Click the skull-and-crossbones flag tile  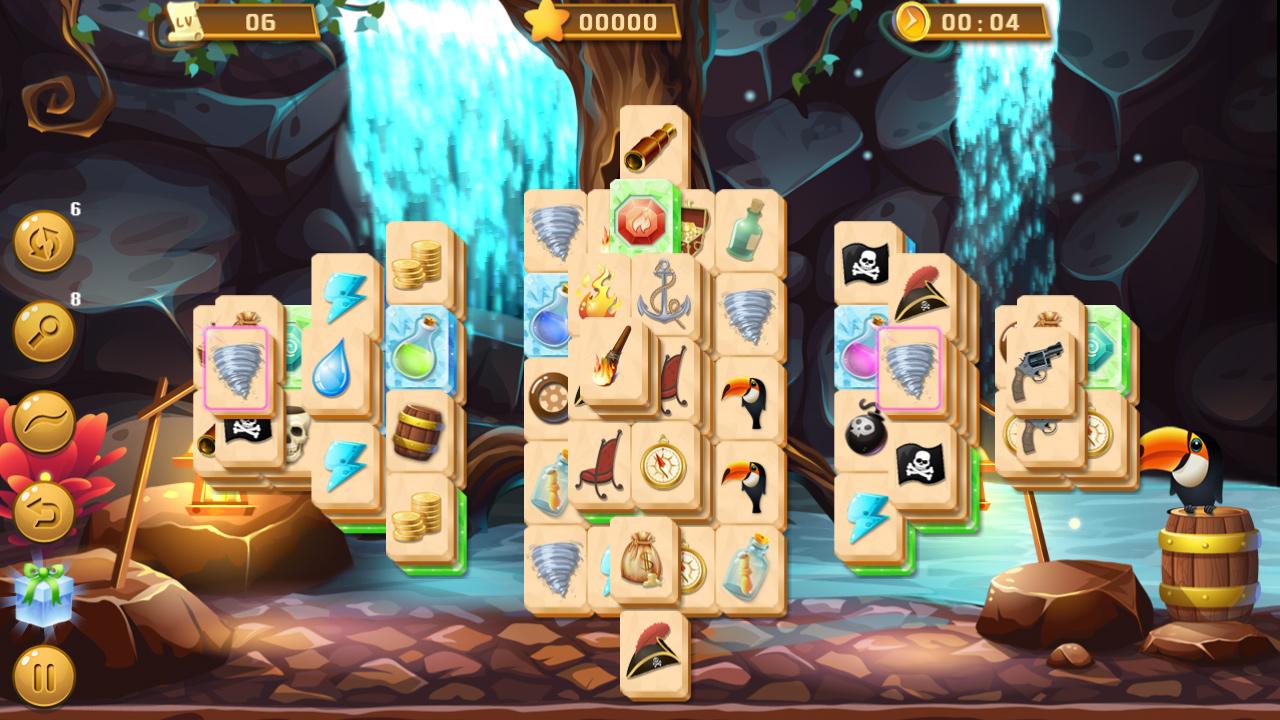pos(865,260)
